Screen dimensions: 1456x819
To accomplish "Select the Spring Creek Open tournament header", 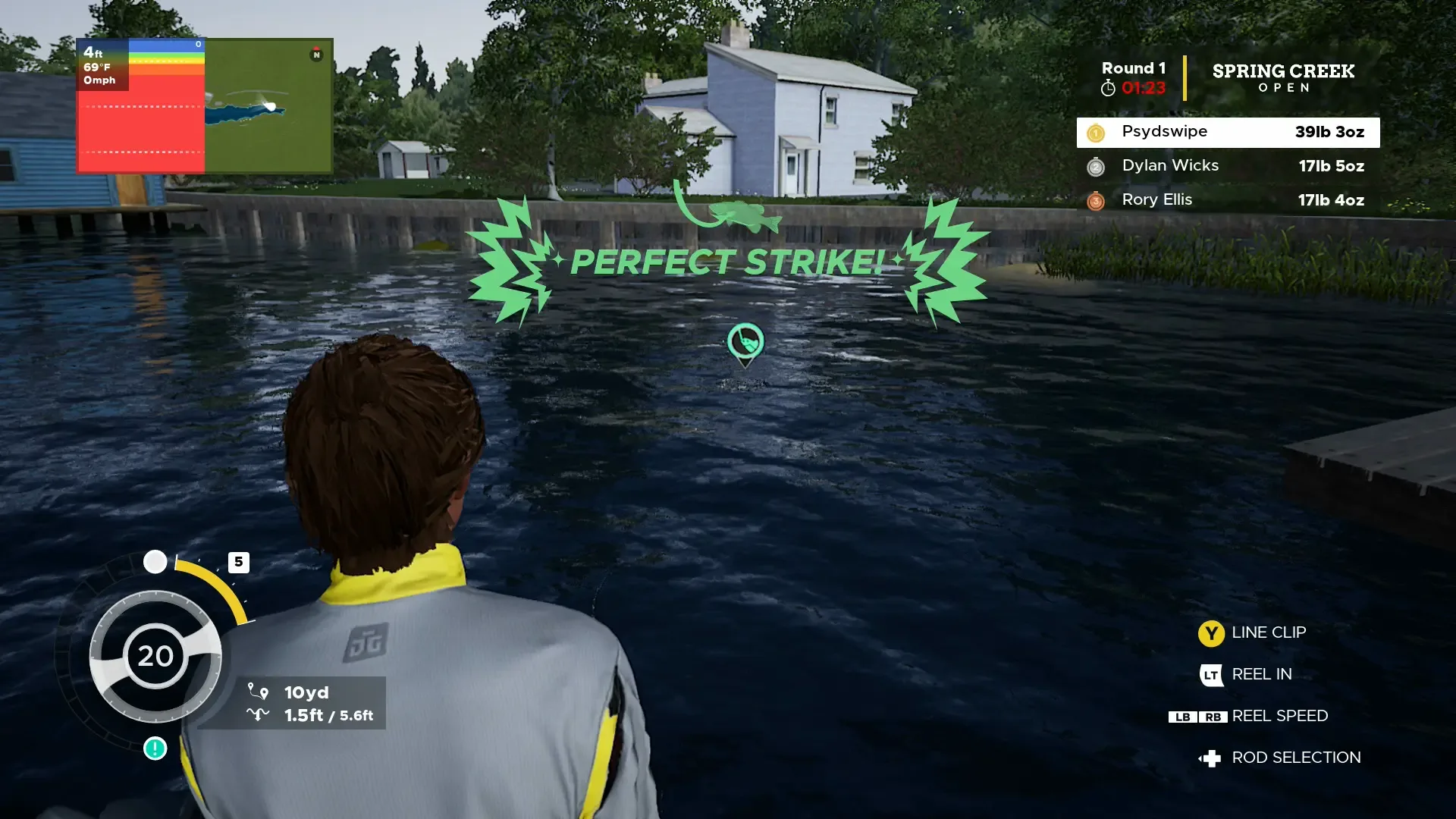I will [x=1283, y=78].
